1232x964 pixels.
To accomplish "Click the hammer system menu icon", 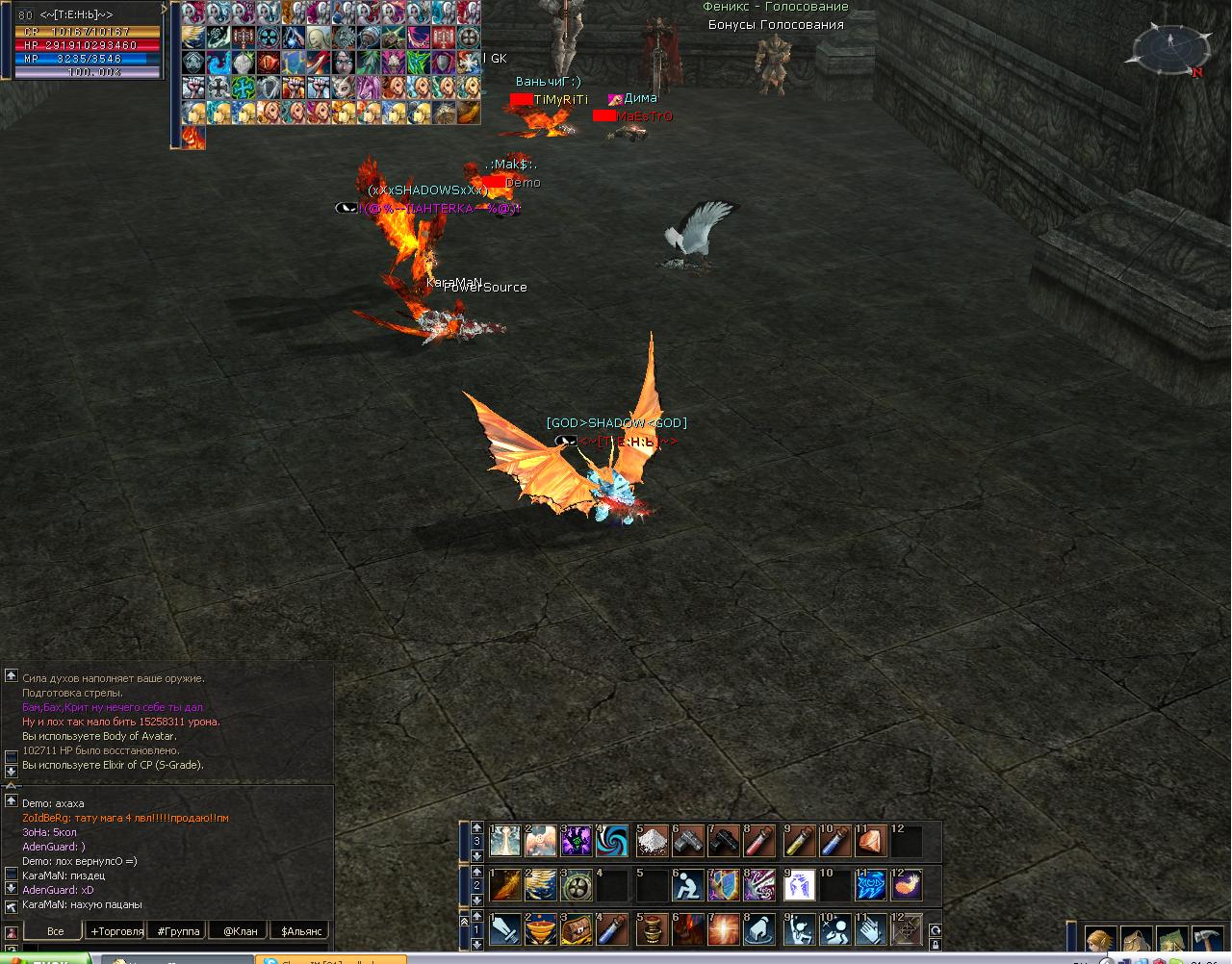I will tap(1207, 941).
